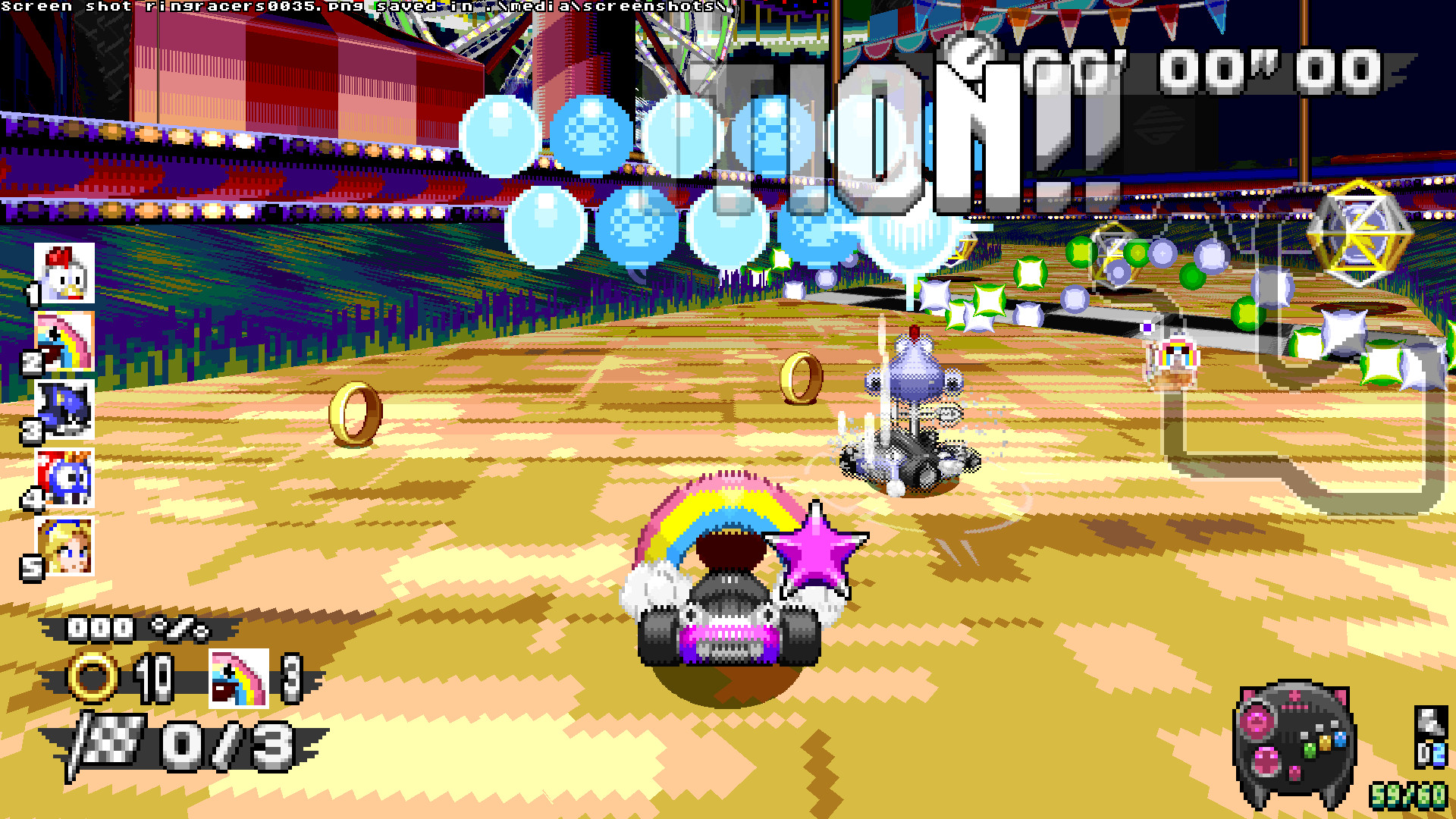Click the screenshot saved notification text
The image size is (1456, 819).
(x=364, y=6)
